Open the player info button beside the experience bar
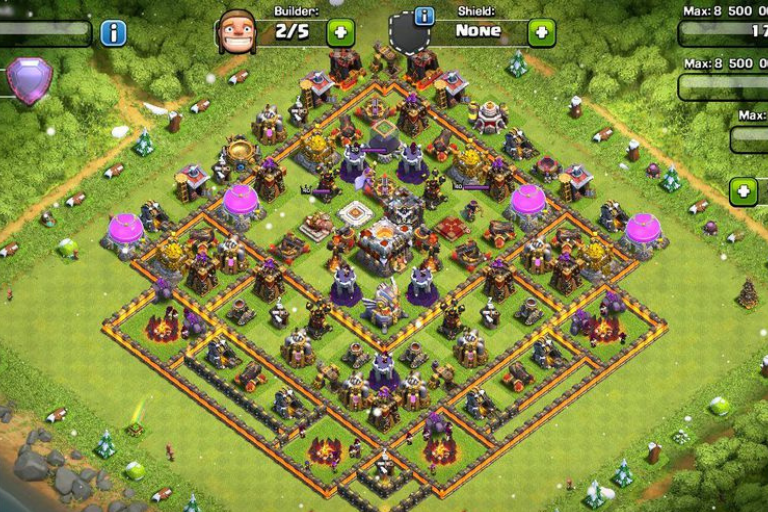The image size is (768, 512). coord(113,33)
